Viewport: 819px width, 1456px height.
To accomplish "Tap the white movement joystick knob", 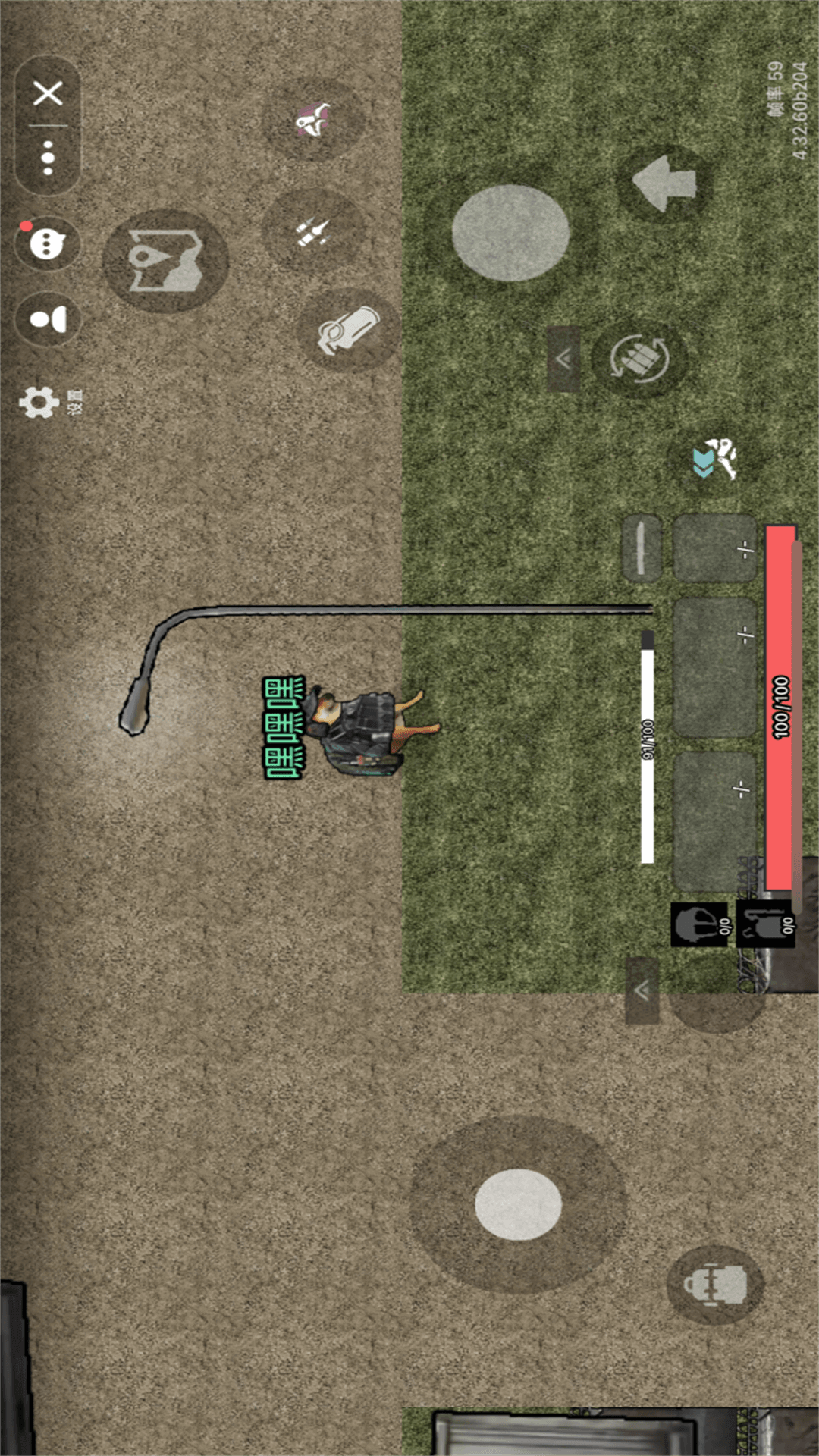I will 518,1204.
